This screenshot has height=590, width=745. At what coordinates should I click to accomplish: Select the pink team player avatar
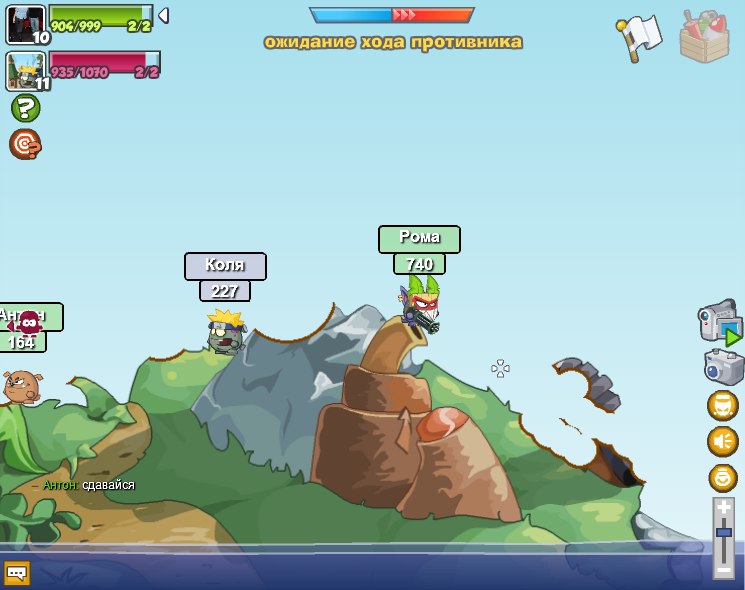coord(25,71)
